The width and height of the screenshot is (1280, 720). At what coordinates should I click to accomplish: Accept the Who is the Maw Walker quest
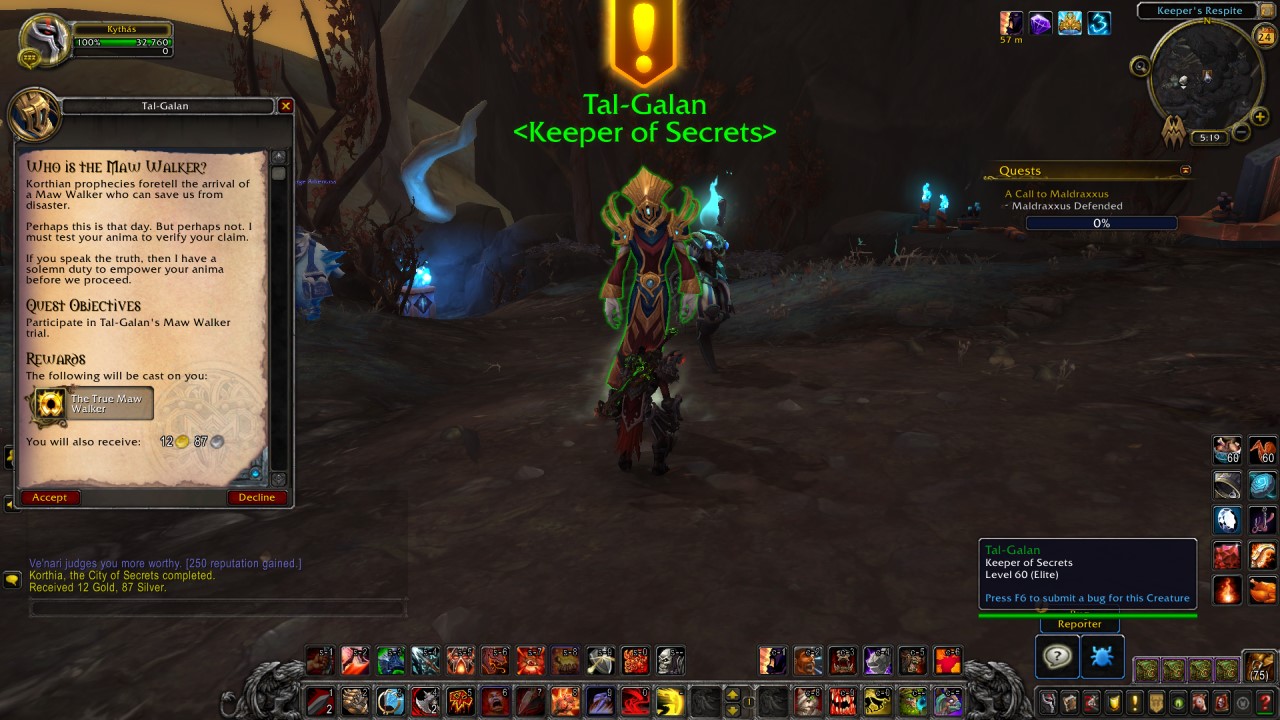pyautogui.click(x=49, y=497)
